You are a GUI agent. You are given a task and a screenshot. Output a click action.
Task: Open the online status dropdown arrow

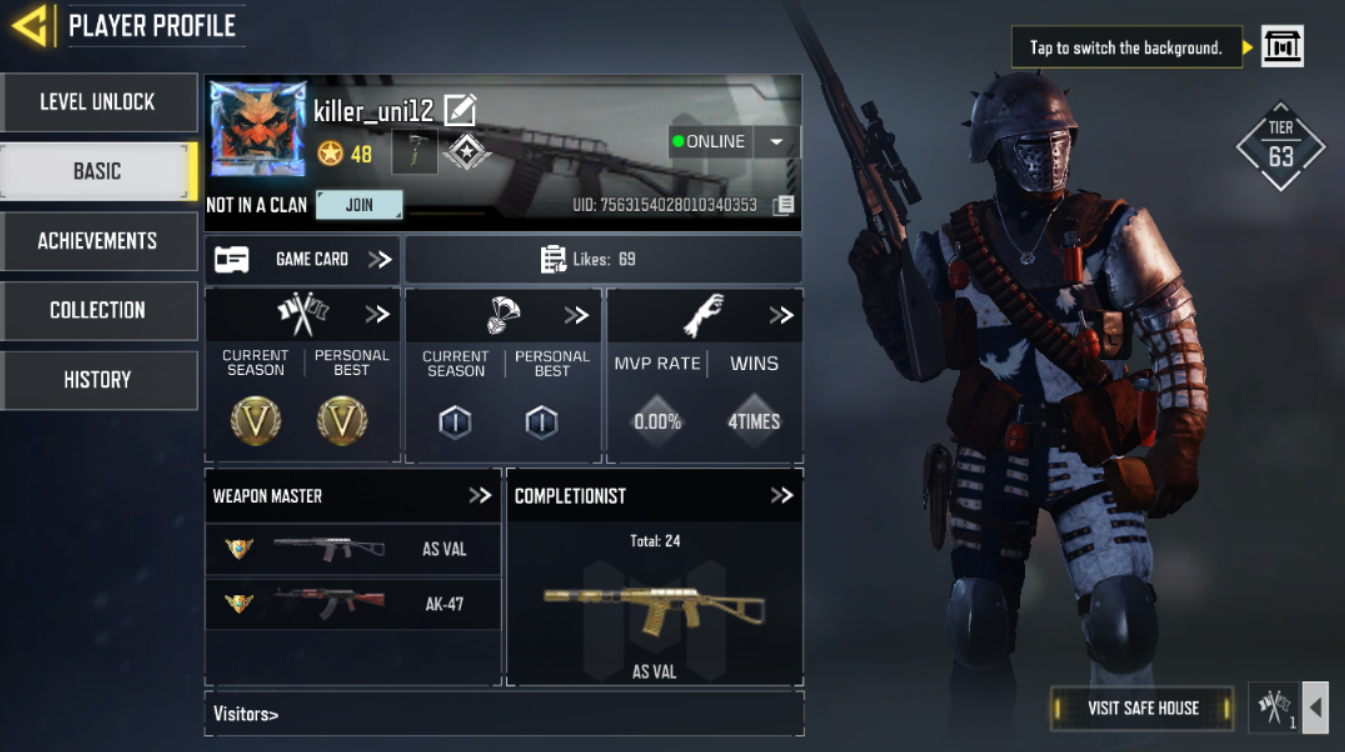pos(777,141)
